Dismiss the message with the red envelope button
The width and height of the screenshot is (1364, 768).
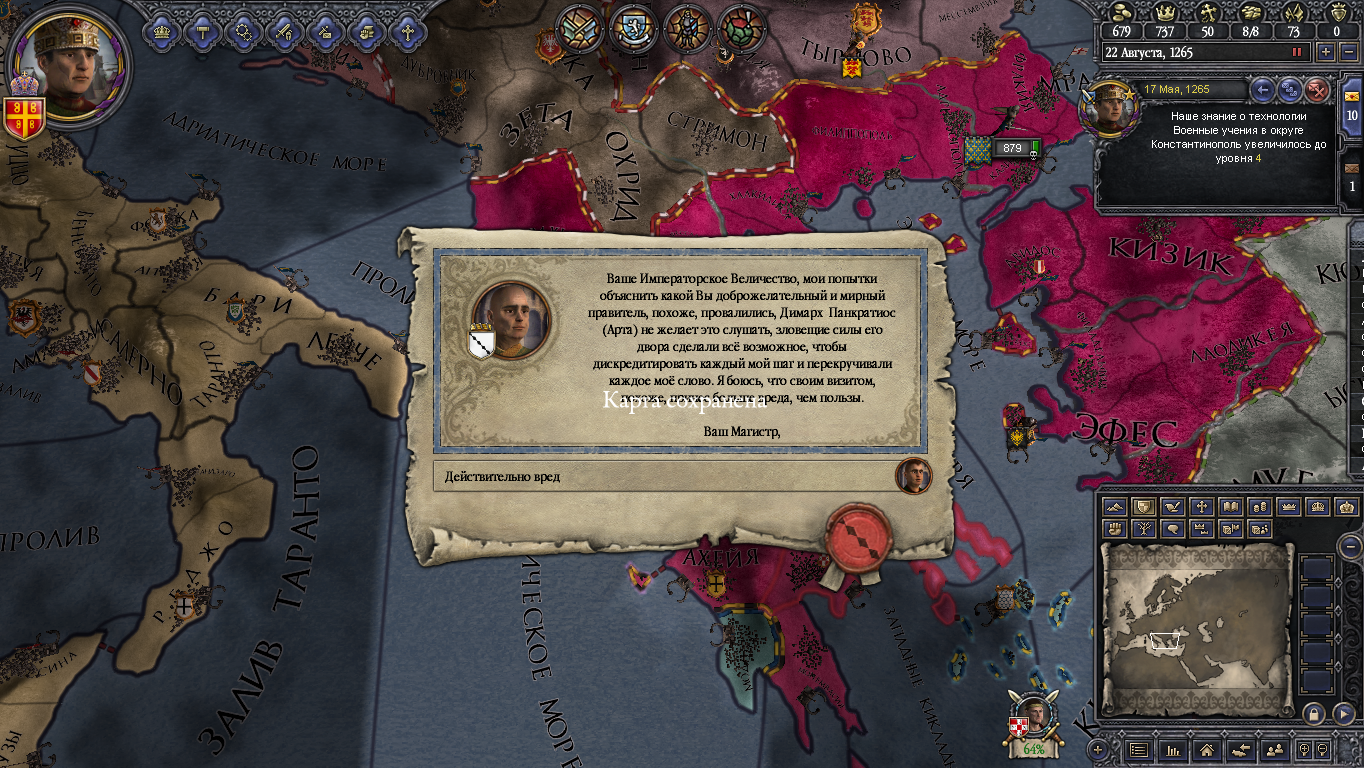point(1318,90)
